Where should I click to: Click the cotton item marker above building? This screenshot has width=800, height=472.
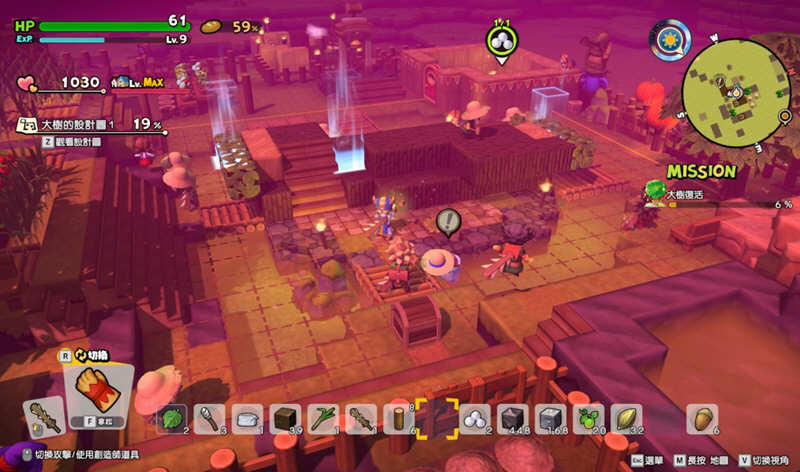point(501,41)
